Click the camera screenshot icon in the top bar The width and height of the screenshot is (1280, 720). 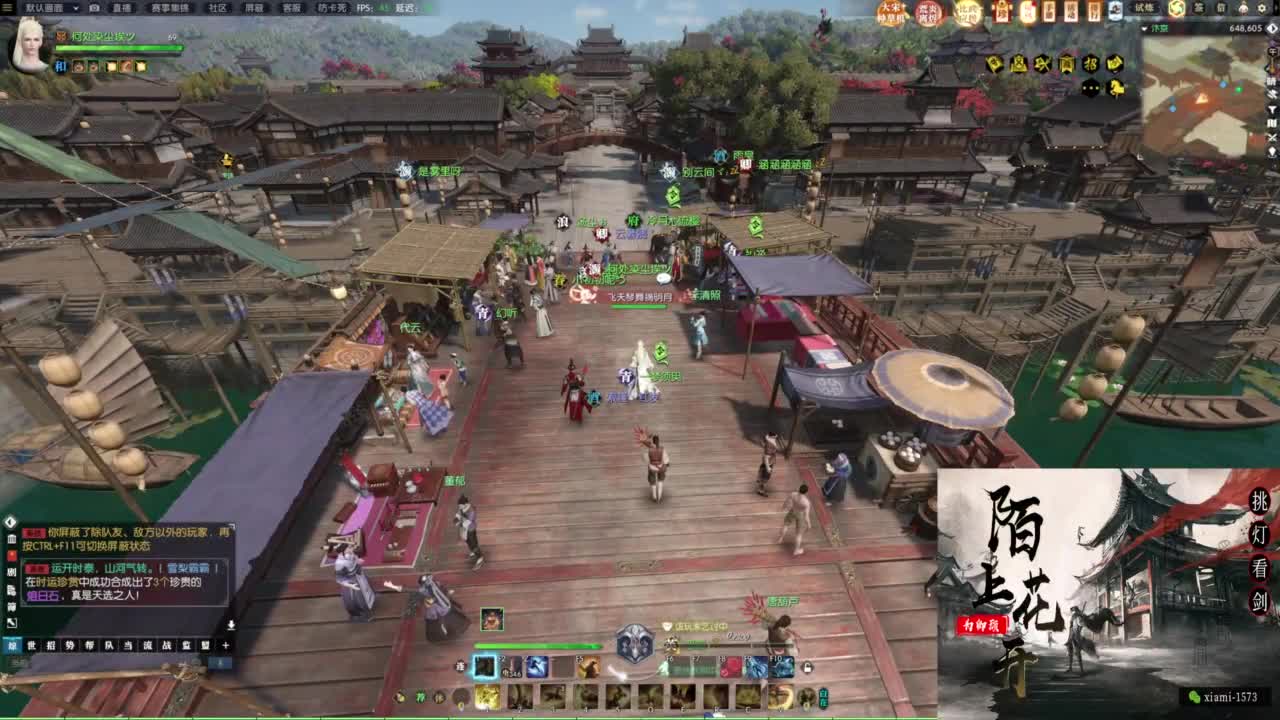pos(95,9)
